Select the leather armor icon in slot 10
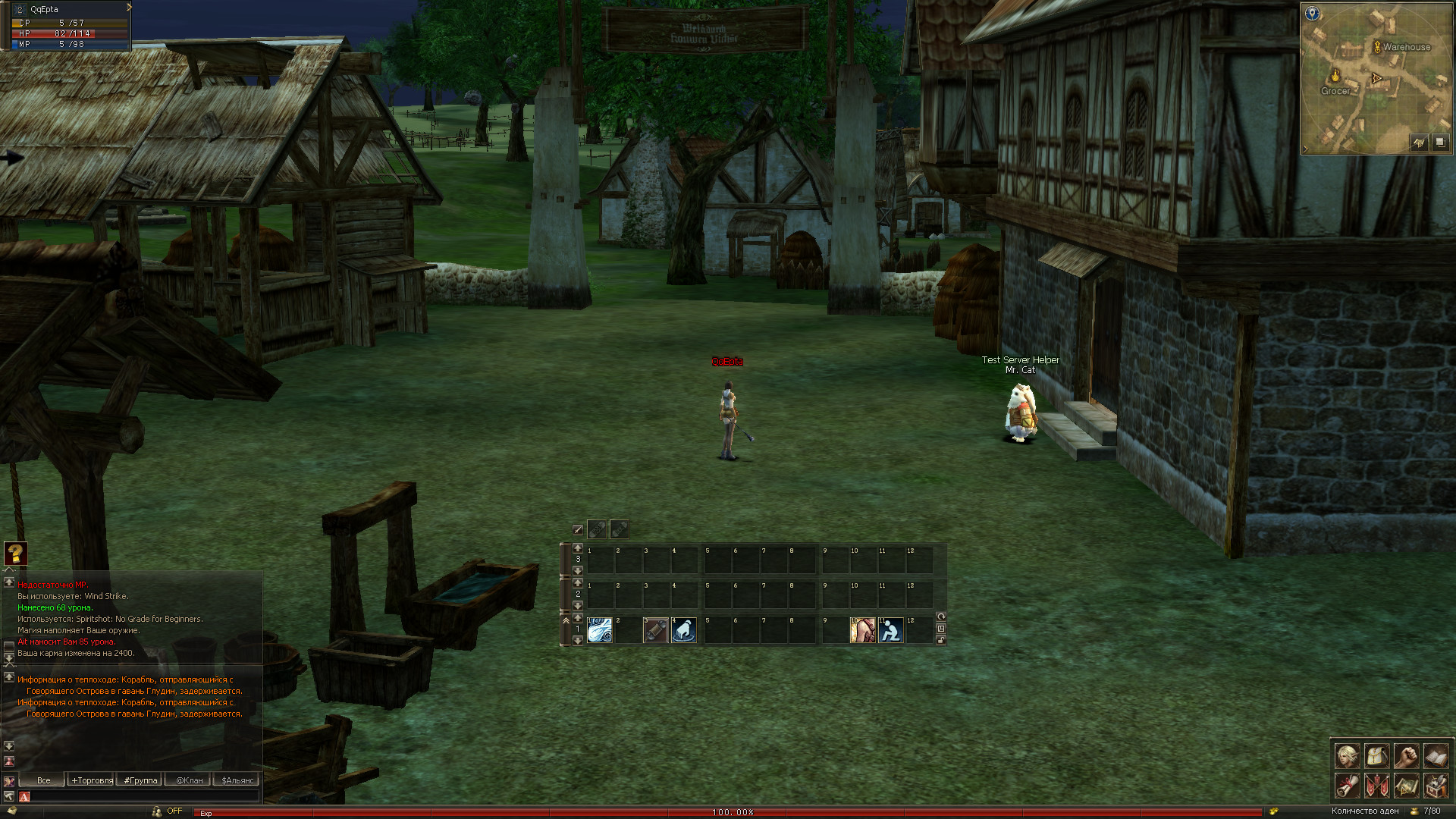1456x819 pixels. (x=862, y=630)
